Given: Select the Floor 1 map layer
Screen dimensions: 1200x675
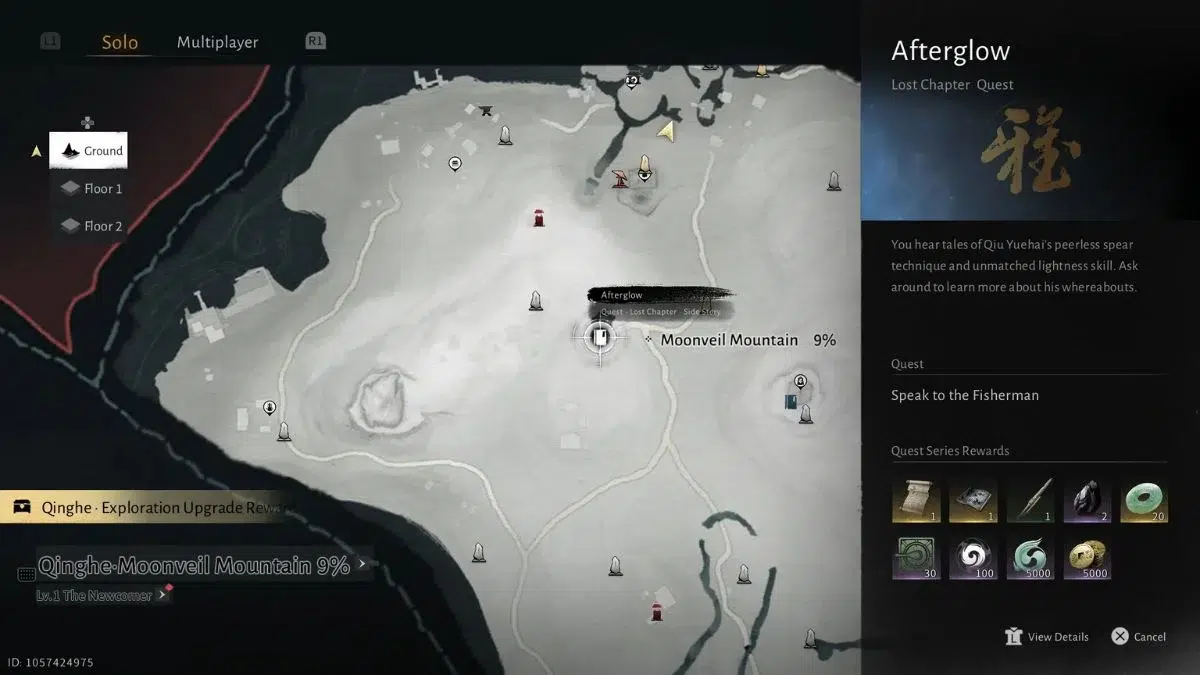Looking at the screenshot, I should coord(91,189).
